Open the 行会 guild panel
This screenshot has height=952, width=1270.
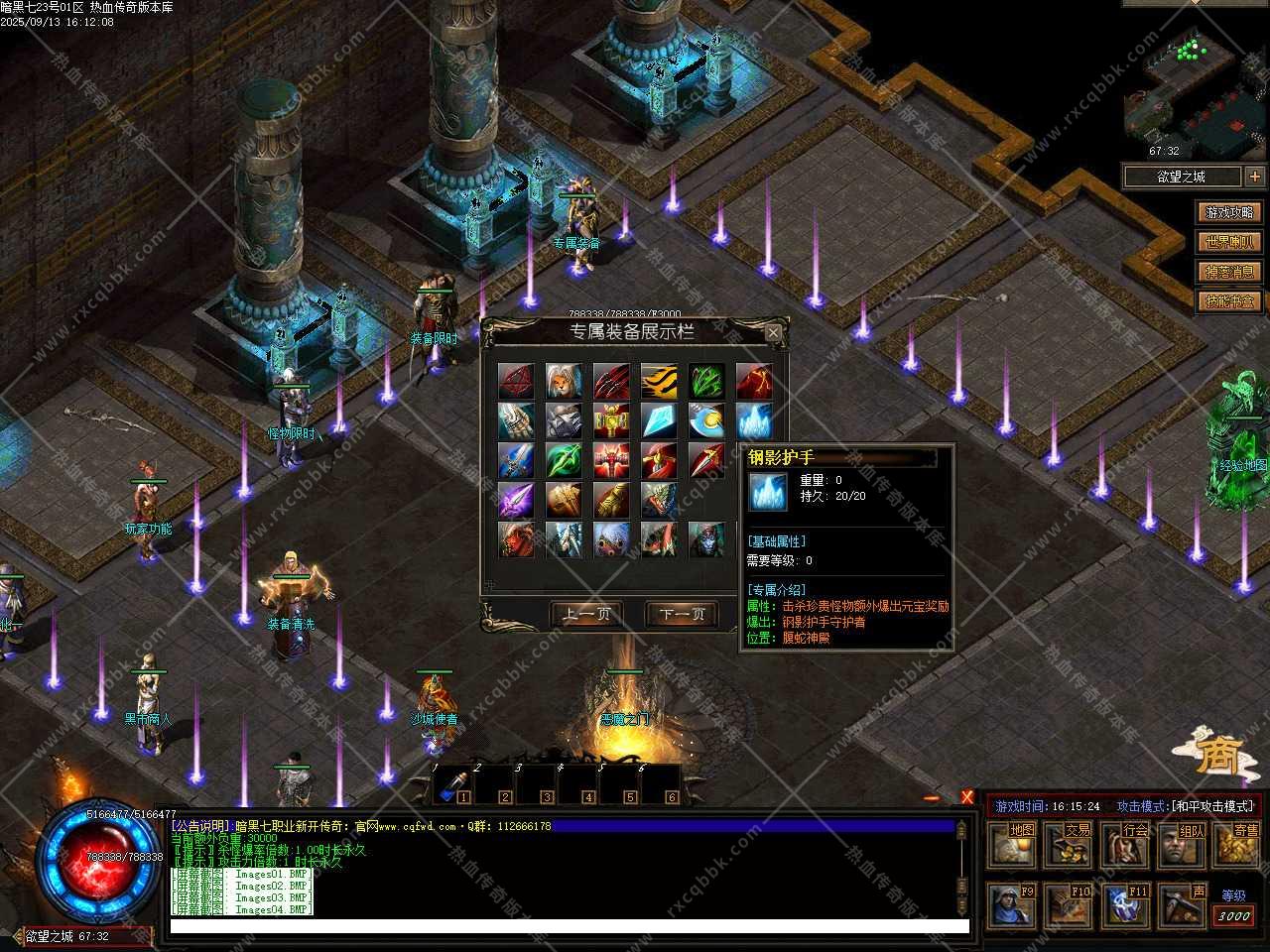(1126, 844)
